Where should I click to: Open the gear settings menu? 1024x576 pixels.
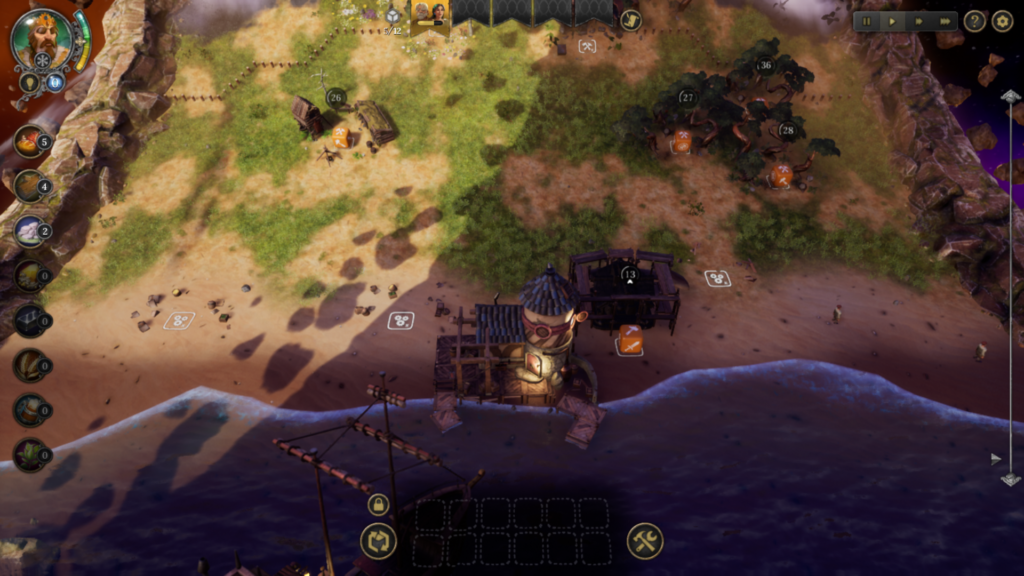[x=1002, y=21]
